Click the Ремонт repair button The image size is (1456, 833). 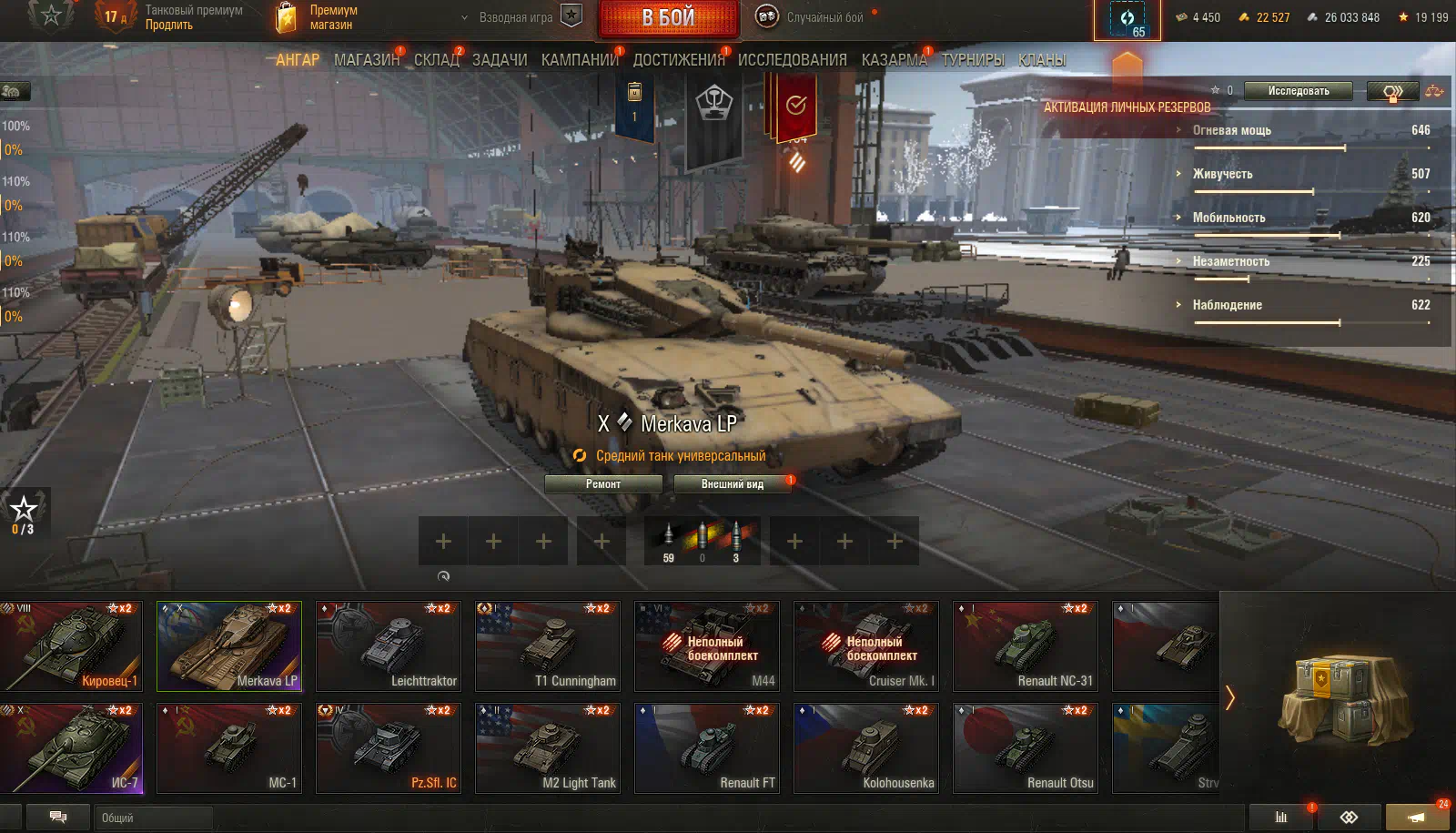(603, 484)
